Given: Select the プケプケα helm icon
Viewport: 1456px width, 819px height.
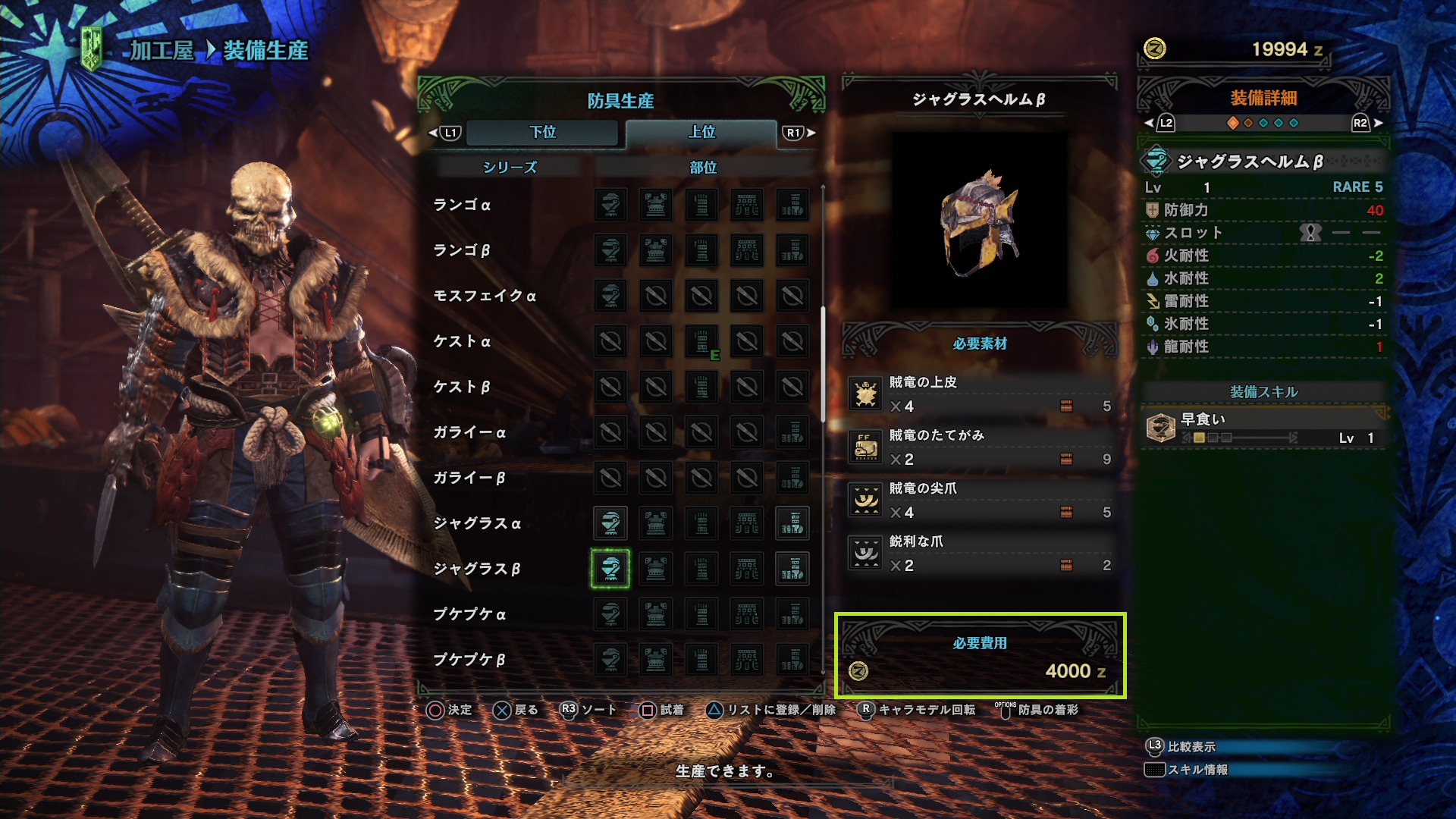Looking at the screenshot, I should tap(610, 614).
